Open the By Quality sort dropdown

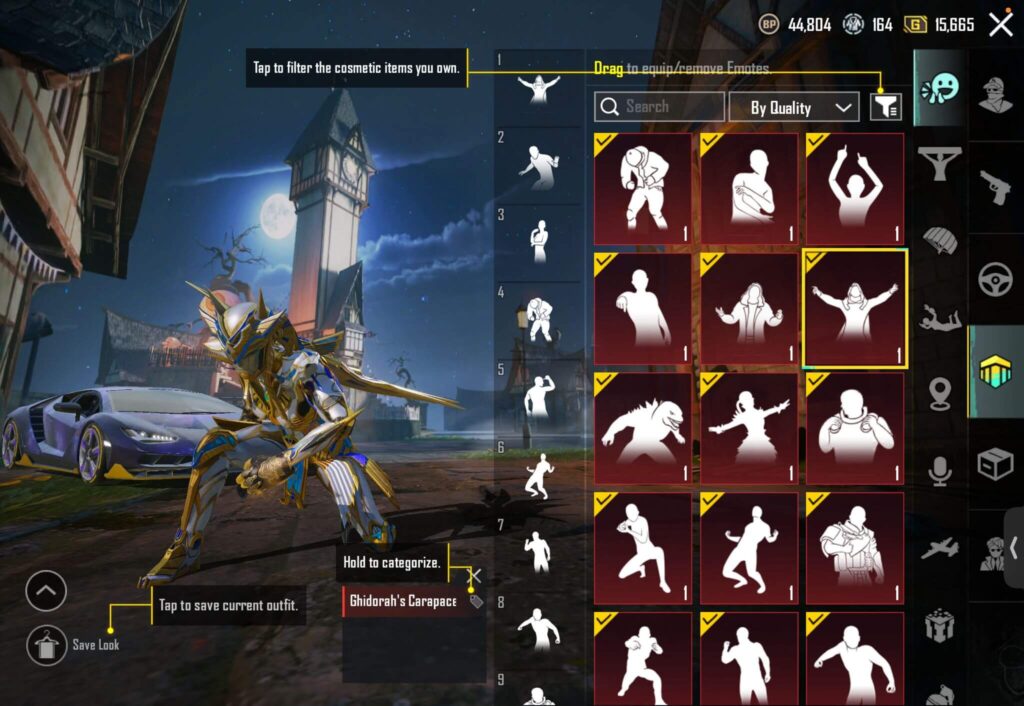point(792,107)
